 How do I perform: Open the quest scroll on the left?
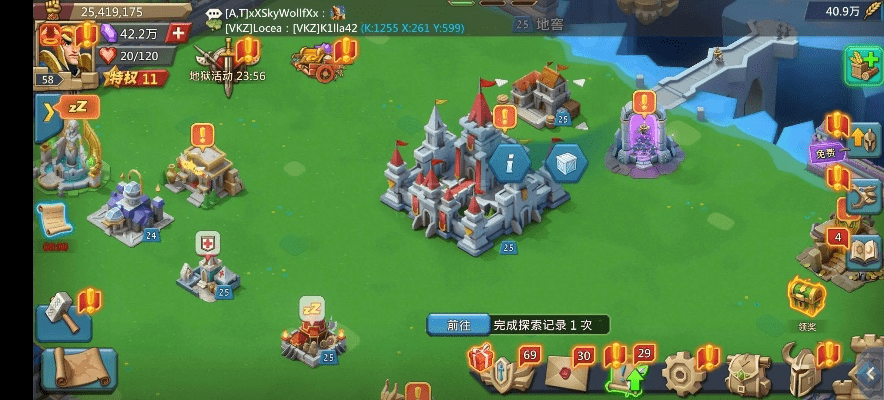pyautogui.click(x=54, y=222)
